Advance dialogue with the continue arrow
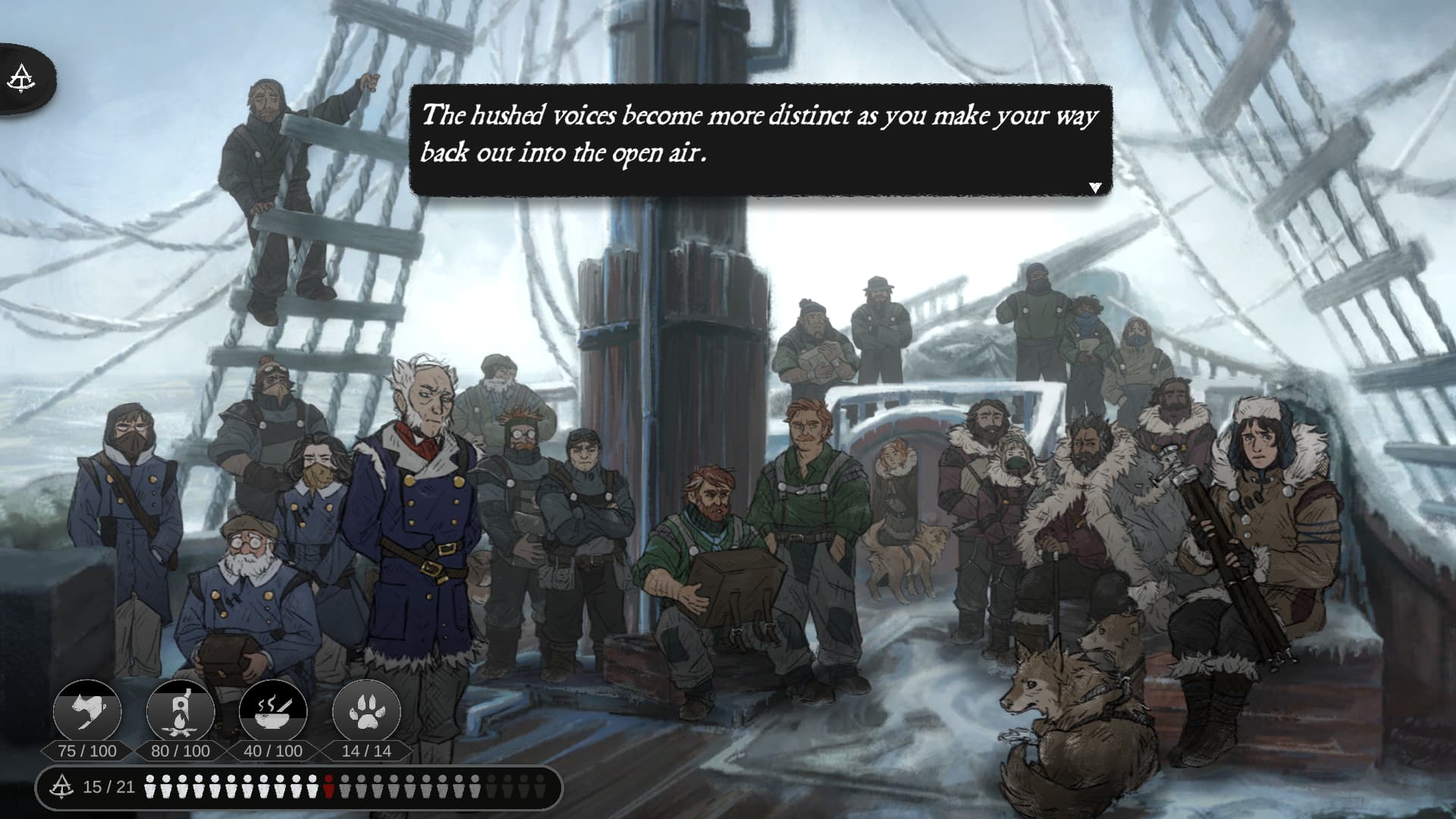The image size is (1456, 819). 1094,187
